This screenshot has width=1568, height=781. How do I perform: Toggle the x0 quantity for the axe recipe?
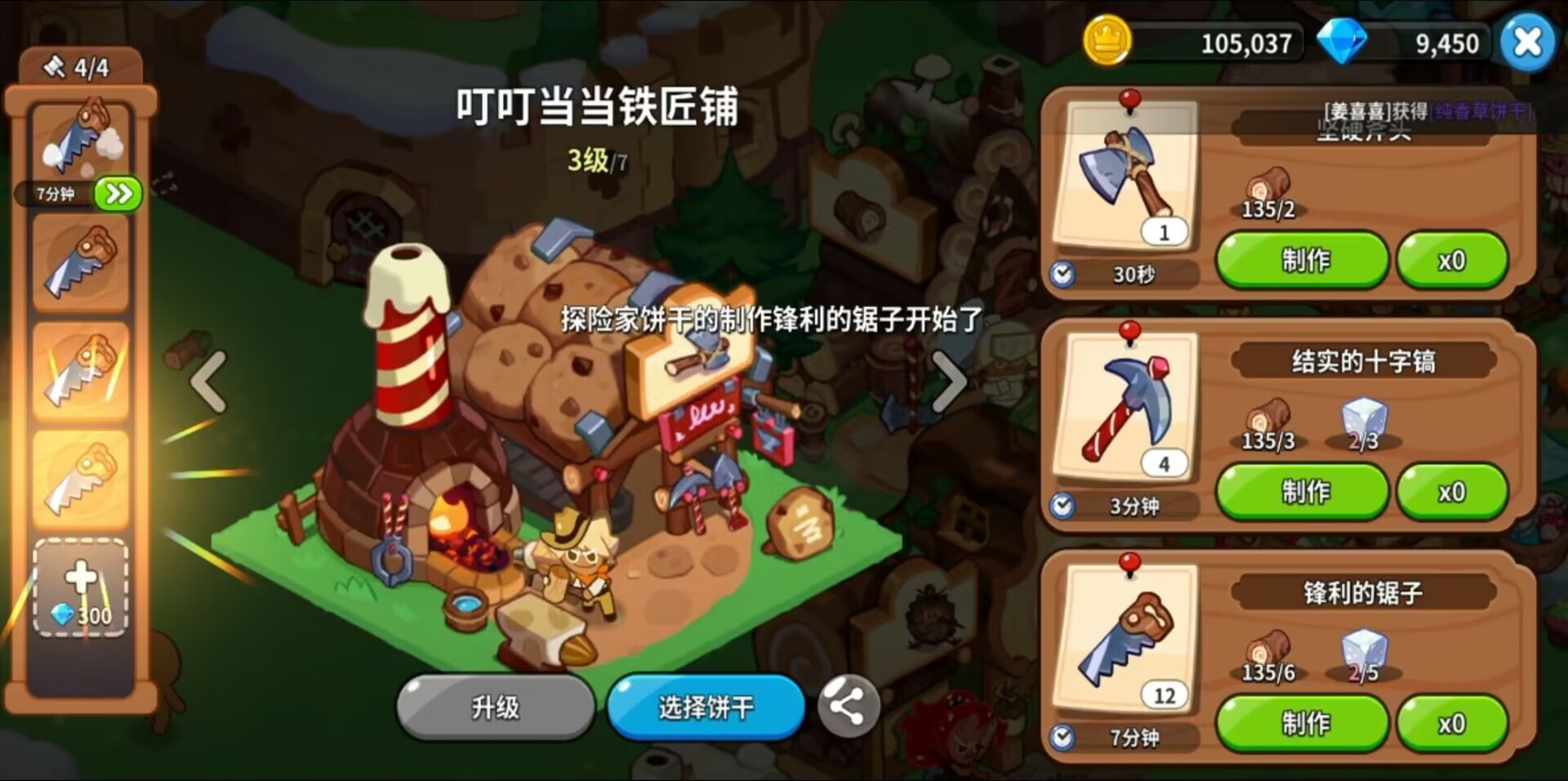1453,259
